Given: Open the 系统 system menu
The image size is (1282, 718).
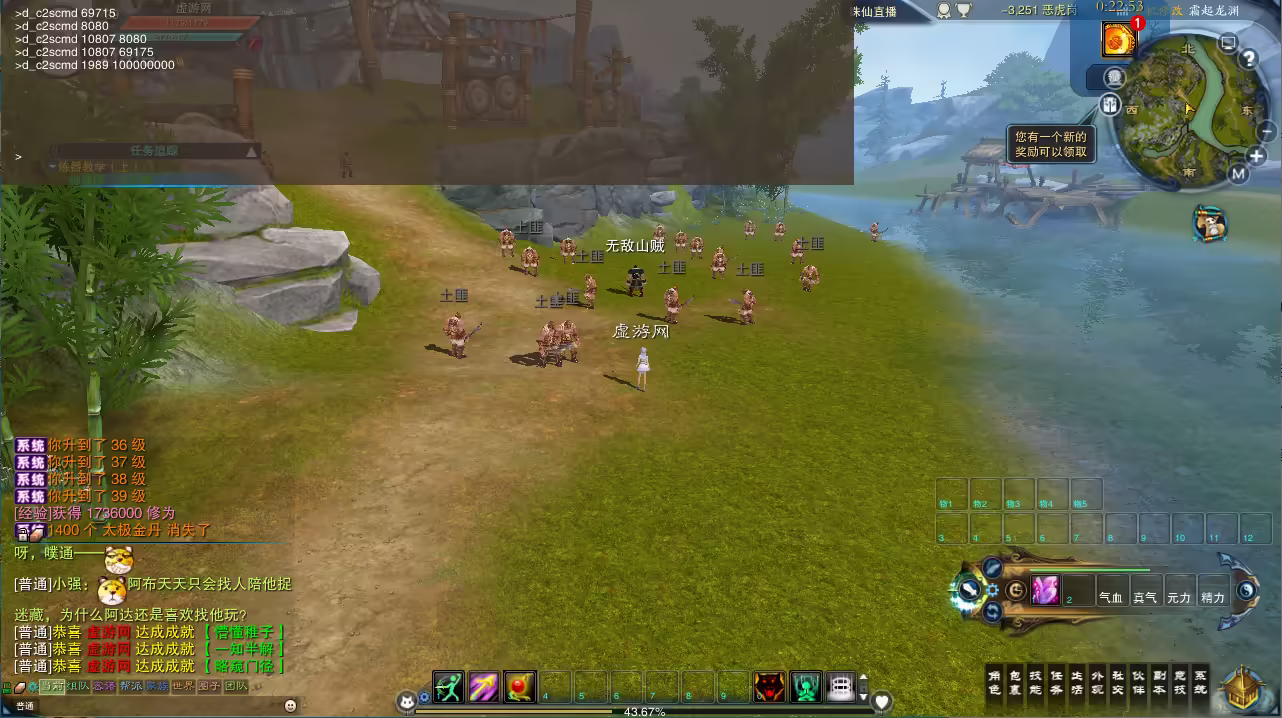Looking at the screenshot, I should [x=1200, y=682].
